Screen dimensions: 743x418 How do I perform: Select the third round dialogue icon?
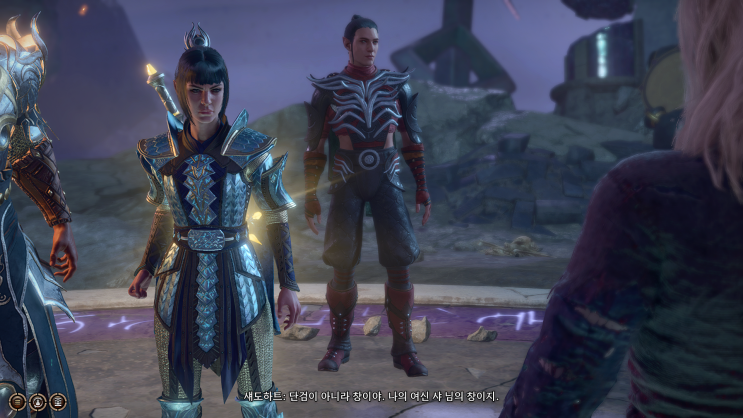coord(58,402)
